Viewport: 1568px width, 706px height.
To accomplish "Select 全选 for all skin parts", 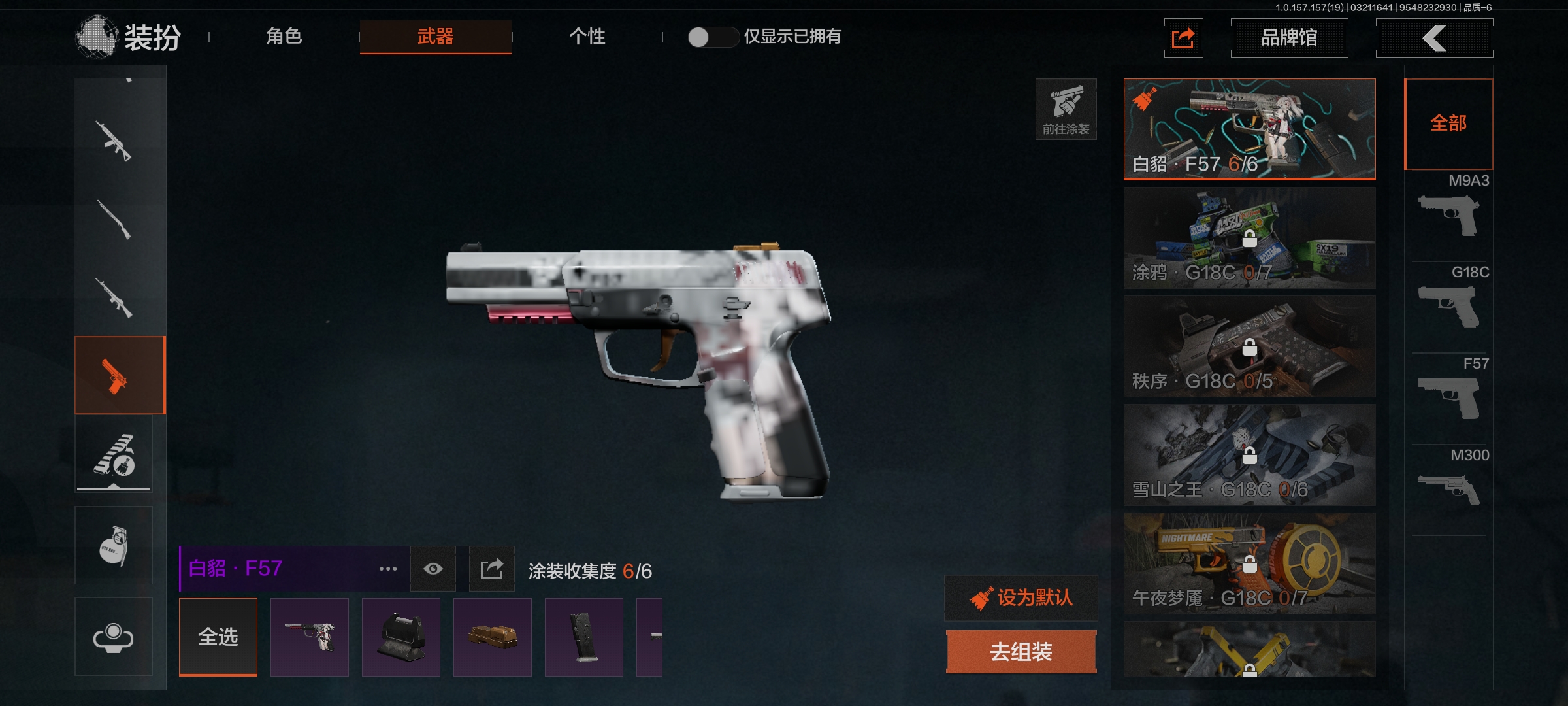I will (x=218, y=637).
